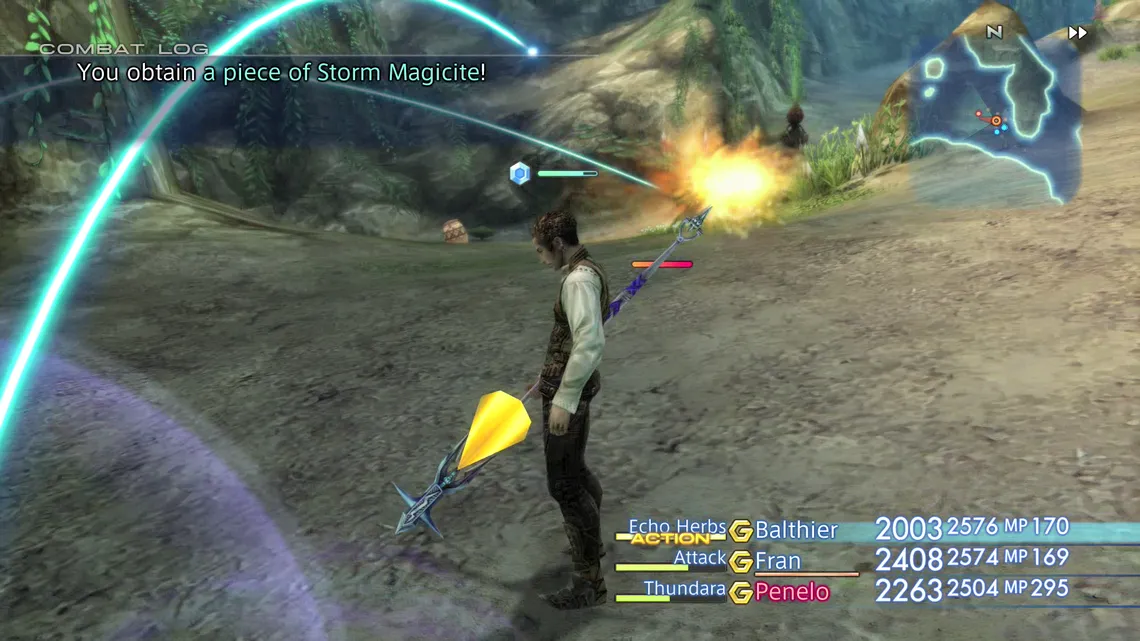
Task: Open the Combat Log header
Action: point(124,48)
